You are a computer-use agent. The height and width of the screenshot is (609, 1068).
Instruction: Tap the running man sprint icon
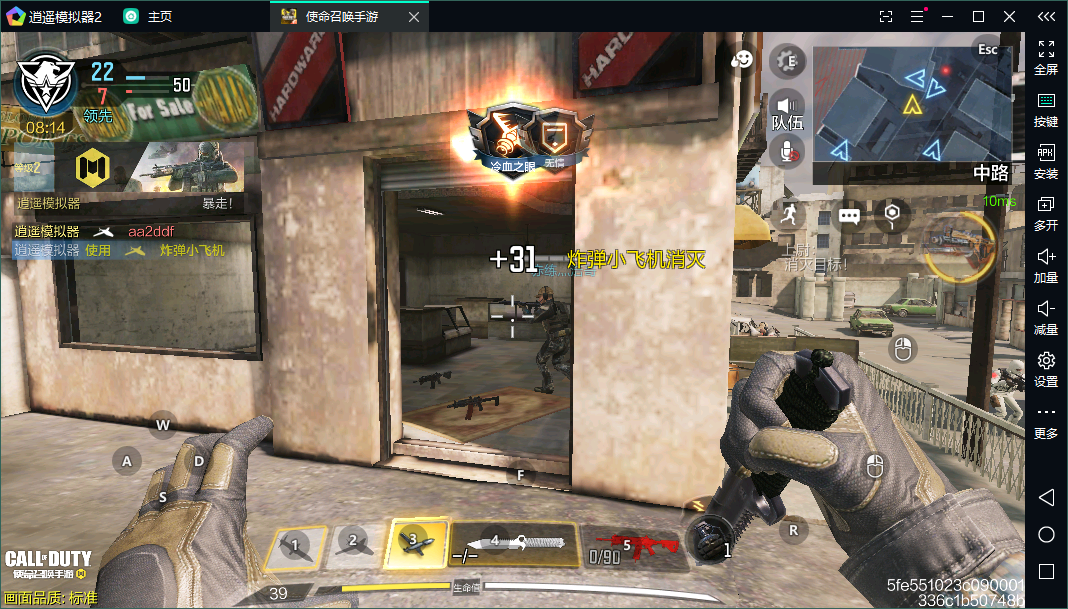coord(790,214)
